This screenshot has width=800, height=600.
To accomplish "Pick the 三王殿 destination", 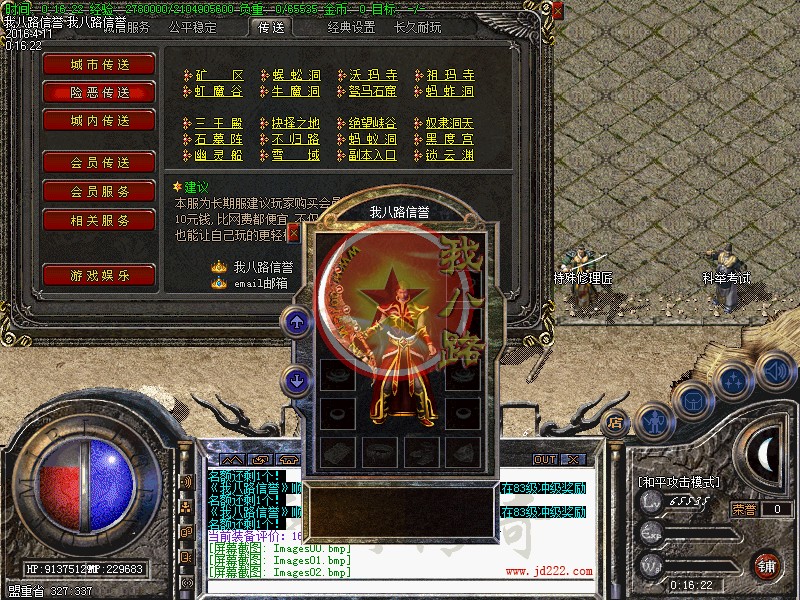I will point(218,123).
